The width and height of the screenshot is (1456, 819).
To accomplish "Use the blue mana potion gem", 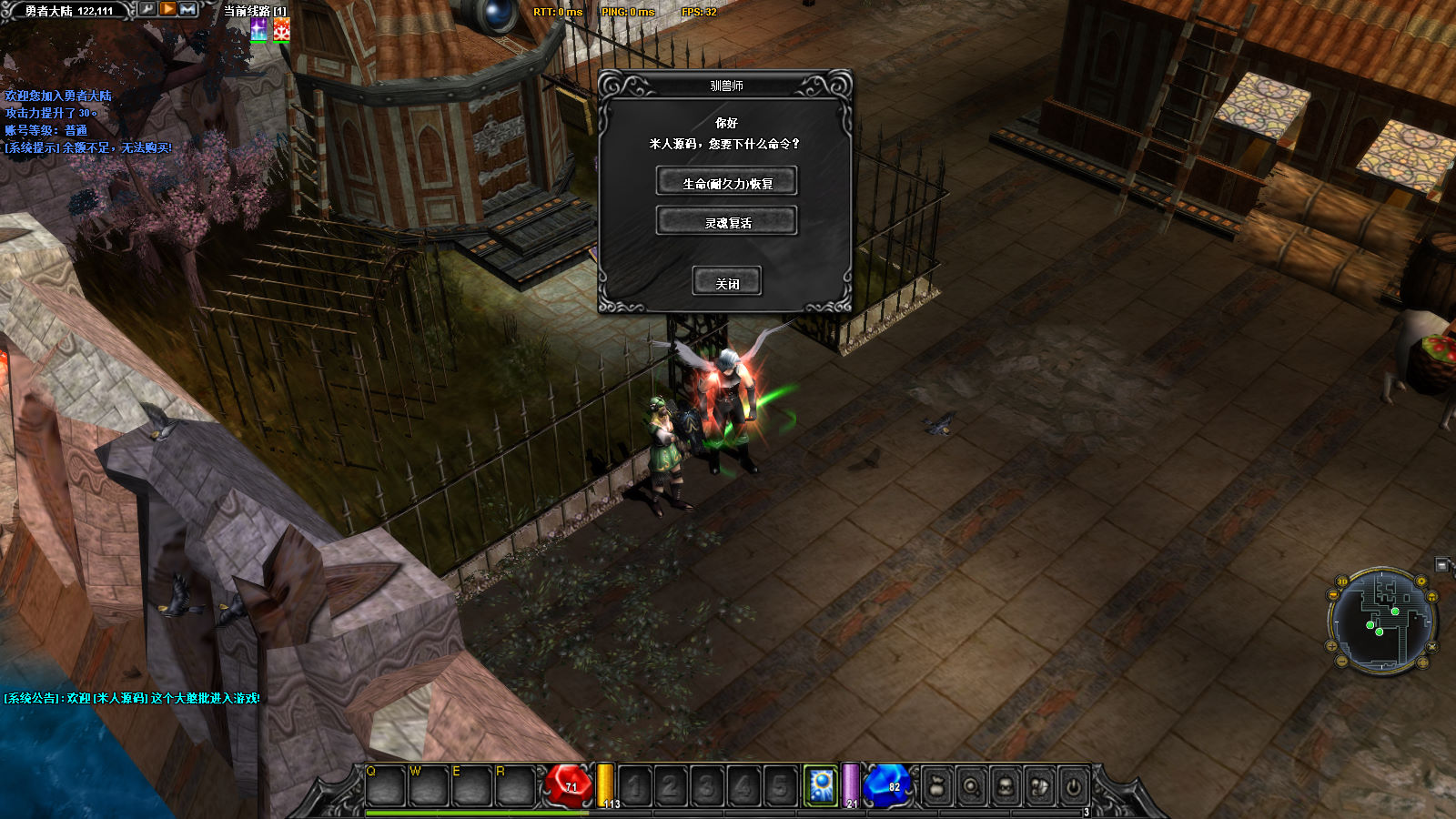I will coord(888,784).
